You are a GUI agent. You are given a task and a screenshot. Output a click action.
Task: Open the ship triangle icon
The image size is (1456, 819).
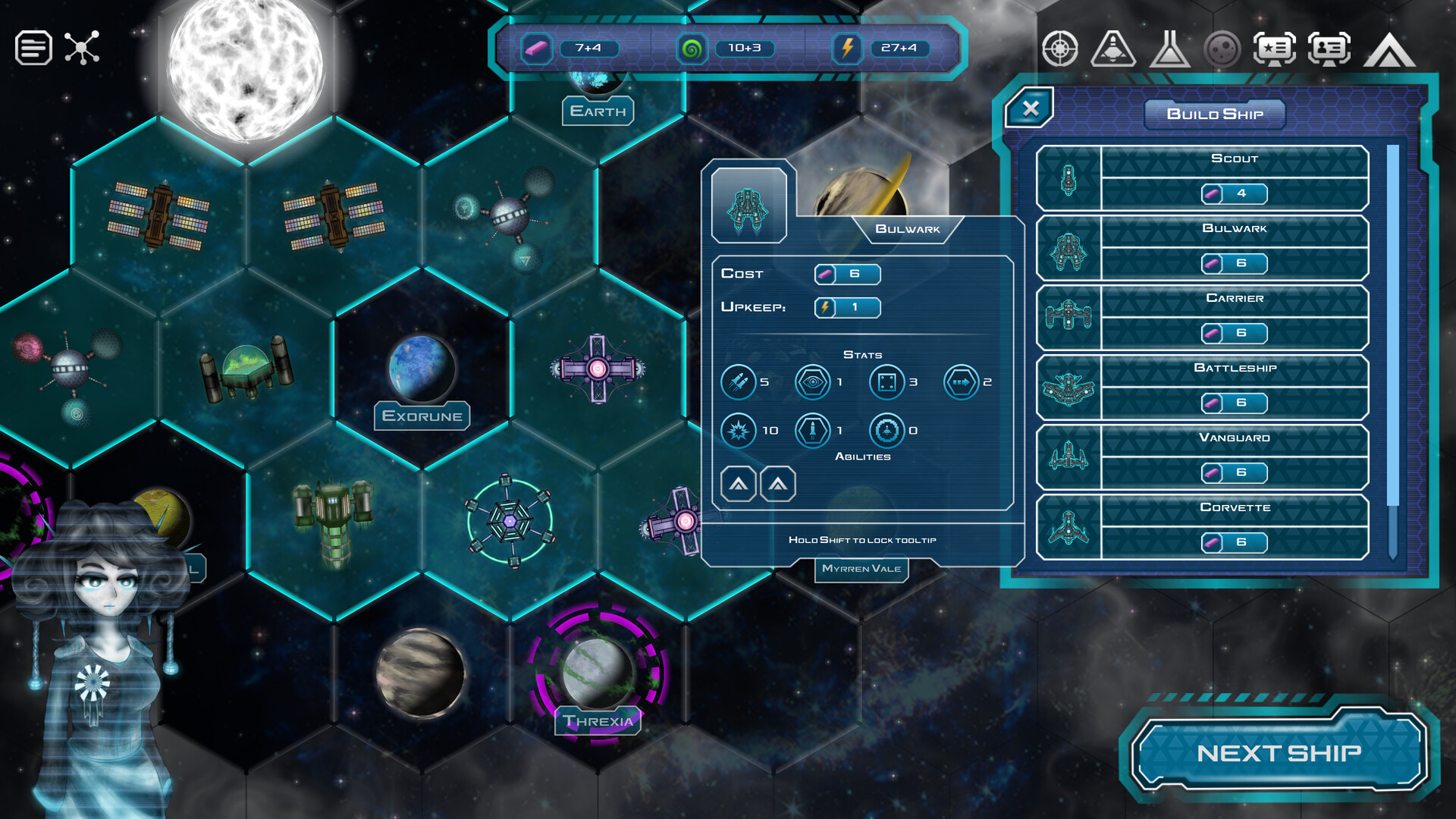coord(1112,49)
